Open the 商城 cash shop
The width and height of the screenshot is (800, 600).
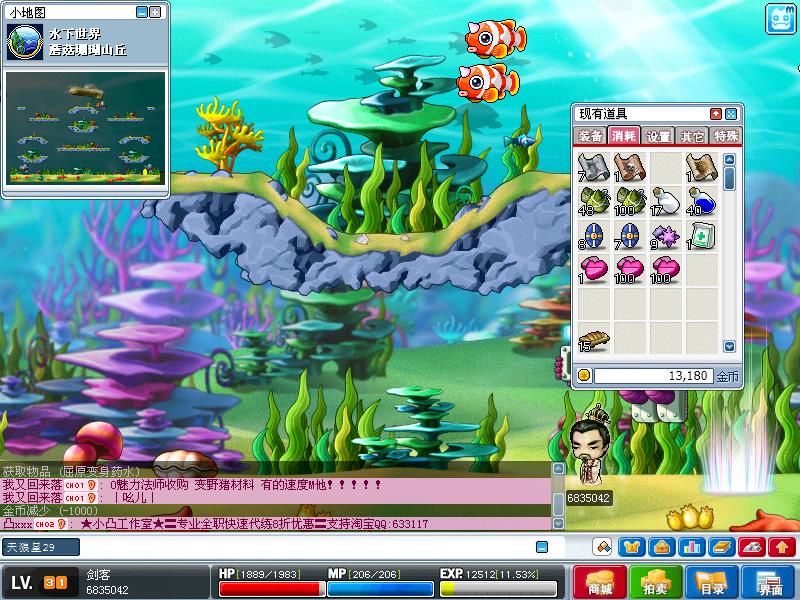tap(601, 583)
